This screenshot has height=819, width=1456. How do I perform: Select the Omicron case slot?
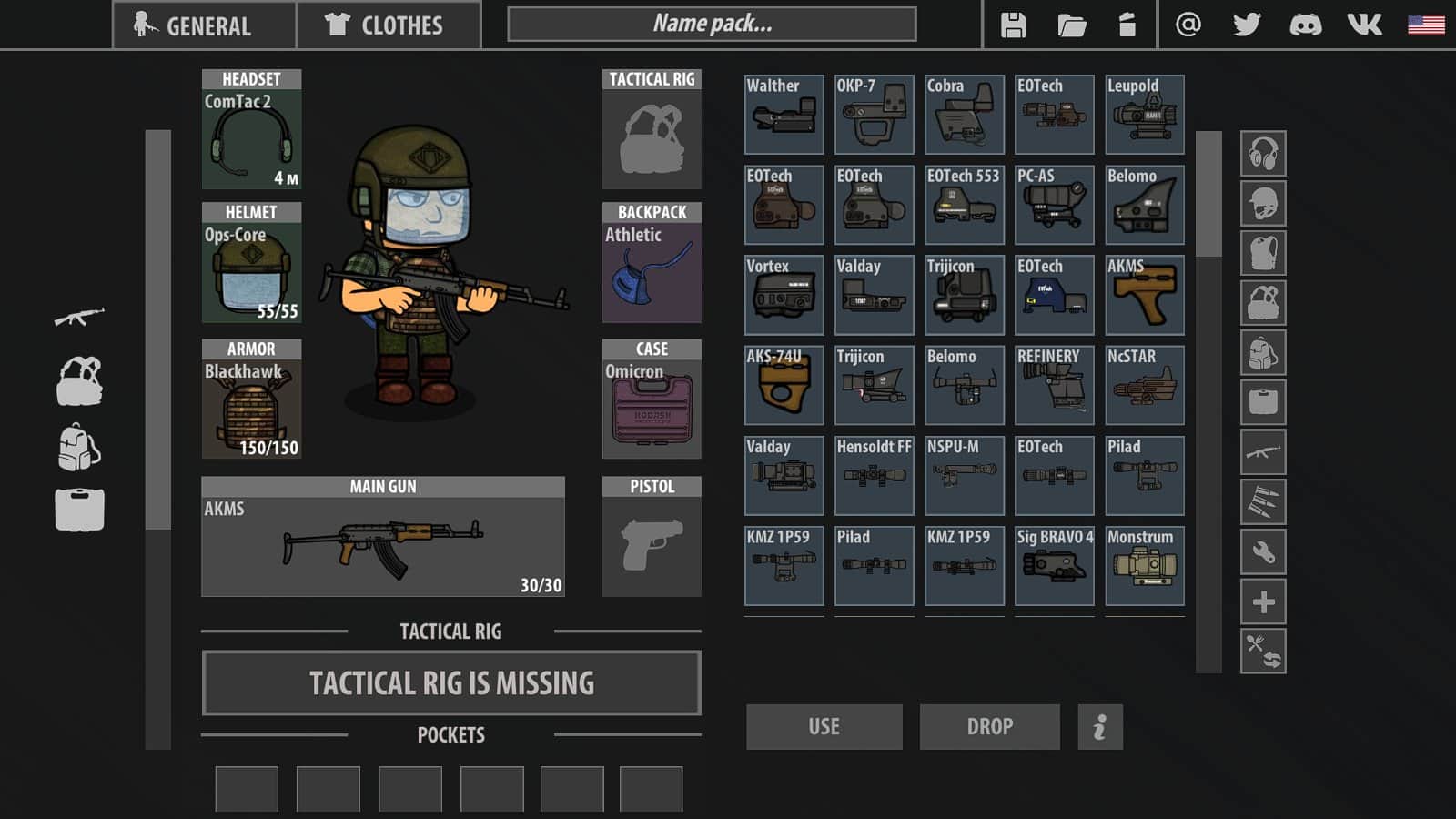(652, 399)
